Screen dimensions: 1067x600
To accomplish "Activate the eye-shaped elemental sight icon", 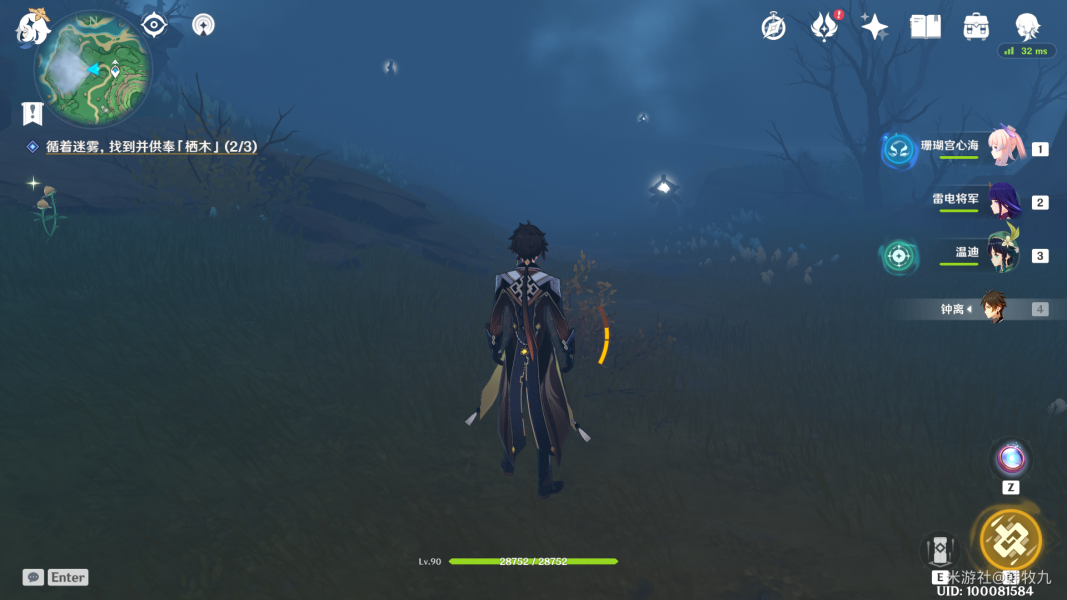I will [153, 25].
